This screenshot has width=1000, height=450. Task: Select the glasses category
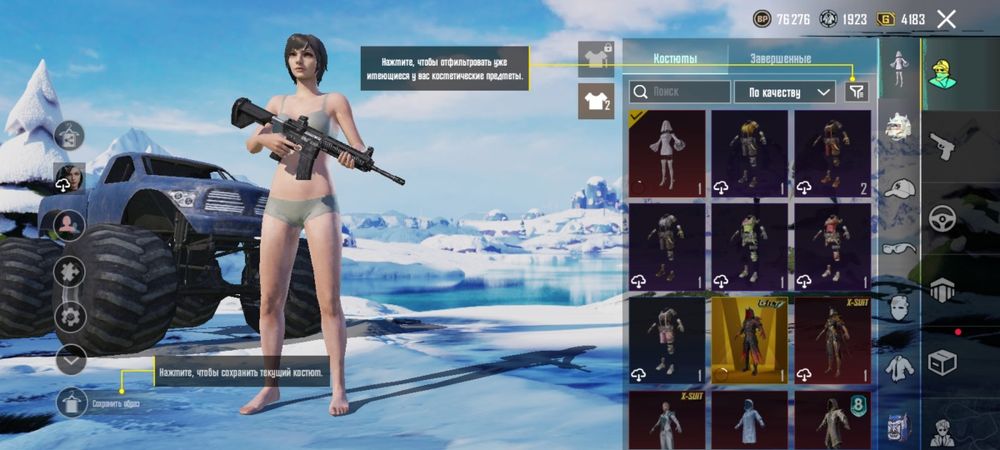[900, 248]
